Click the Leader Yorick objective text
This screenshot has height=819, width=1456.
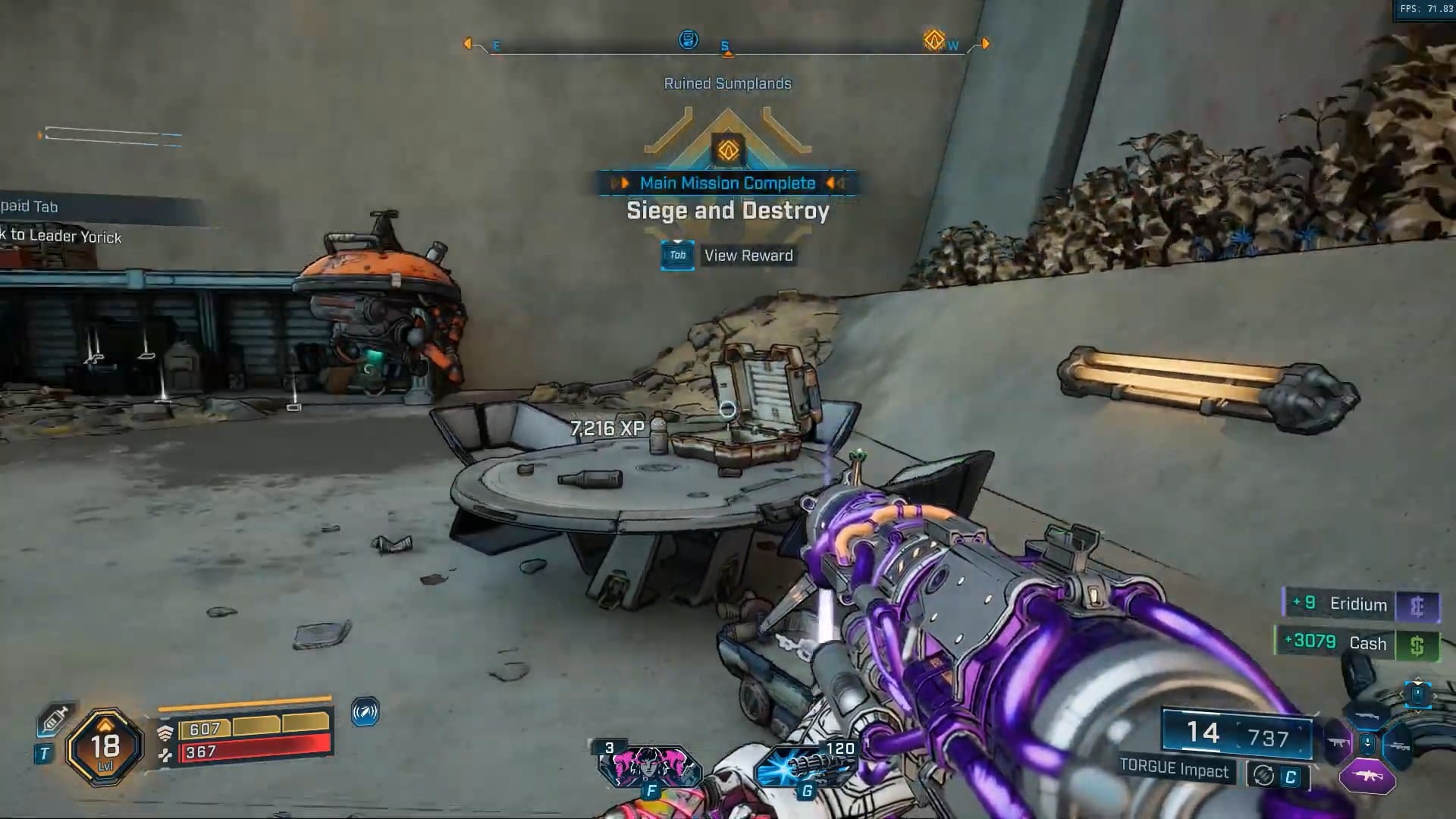[61, 237]
